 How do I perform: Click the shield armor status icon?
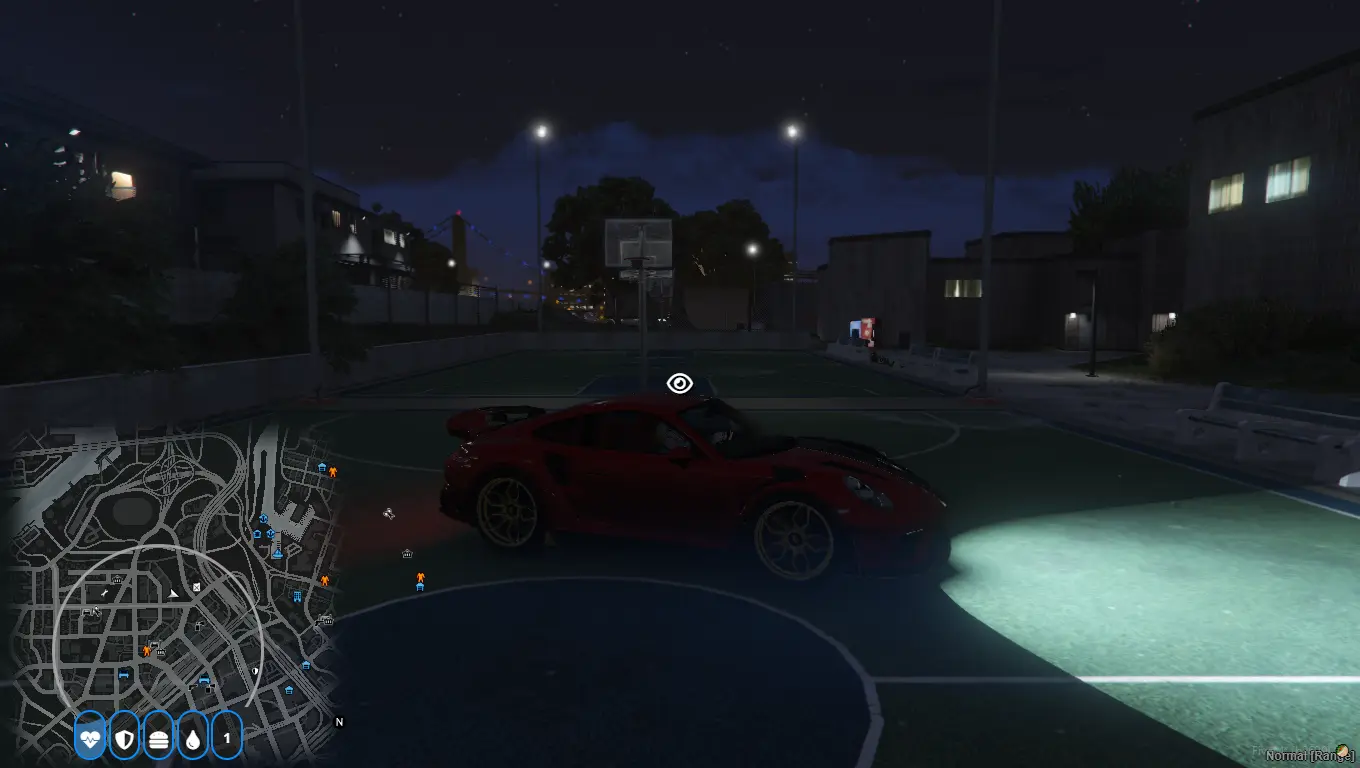point(124,738)
